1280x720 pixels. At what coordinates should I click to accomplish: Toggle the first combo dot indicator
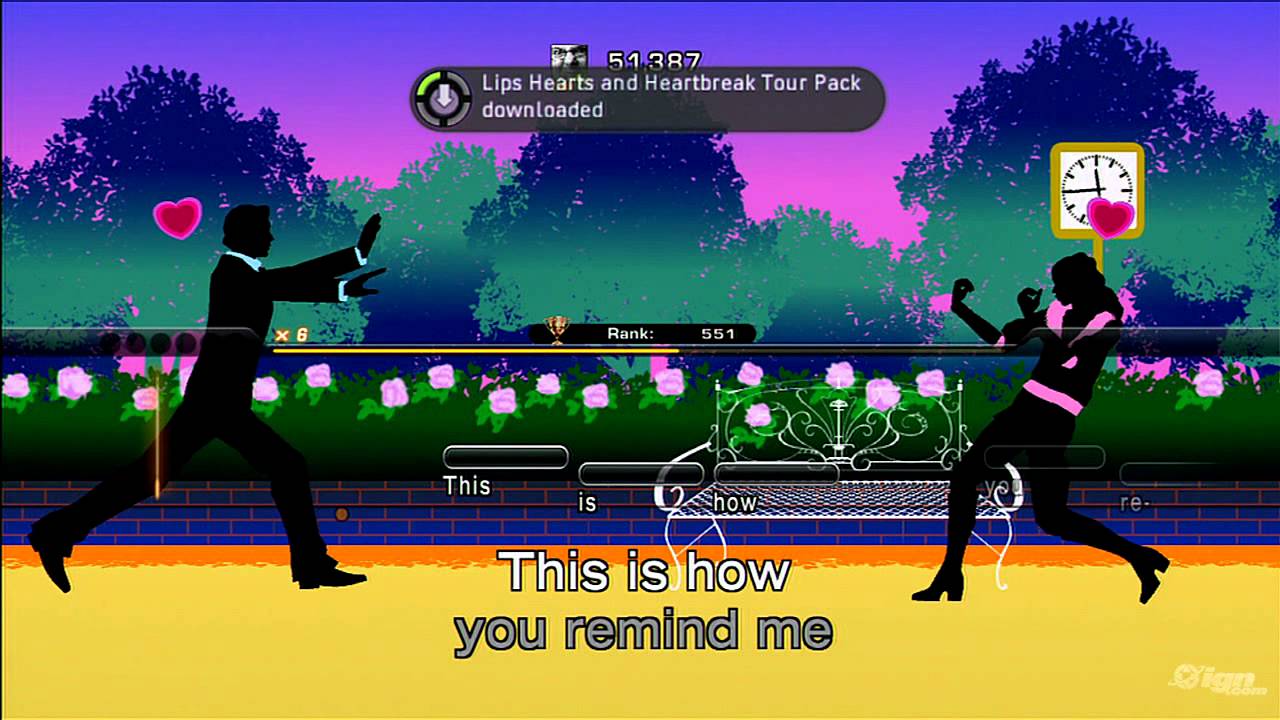coord(112,340)
